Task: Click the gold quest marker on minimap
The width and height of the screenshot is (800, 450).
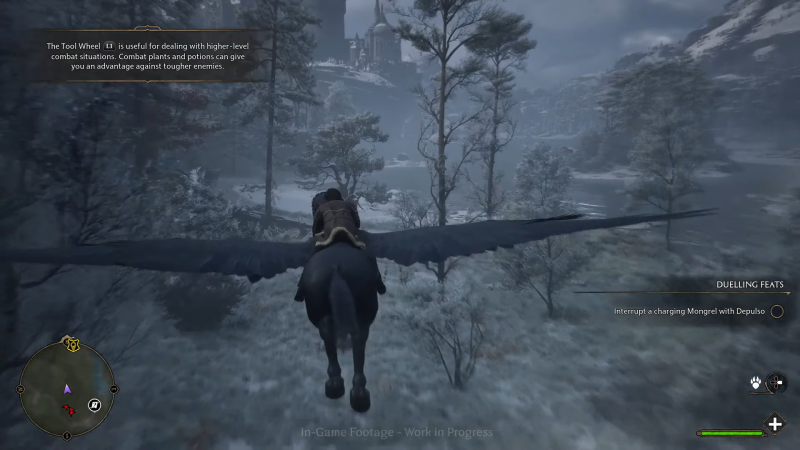Action: click(72, 345)
